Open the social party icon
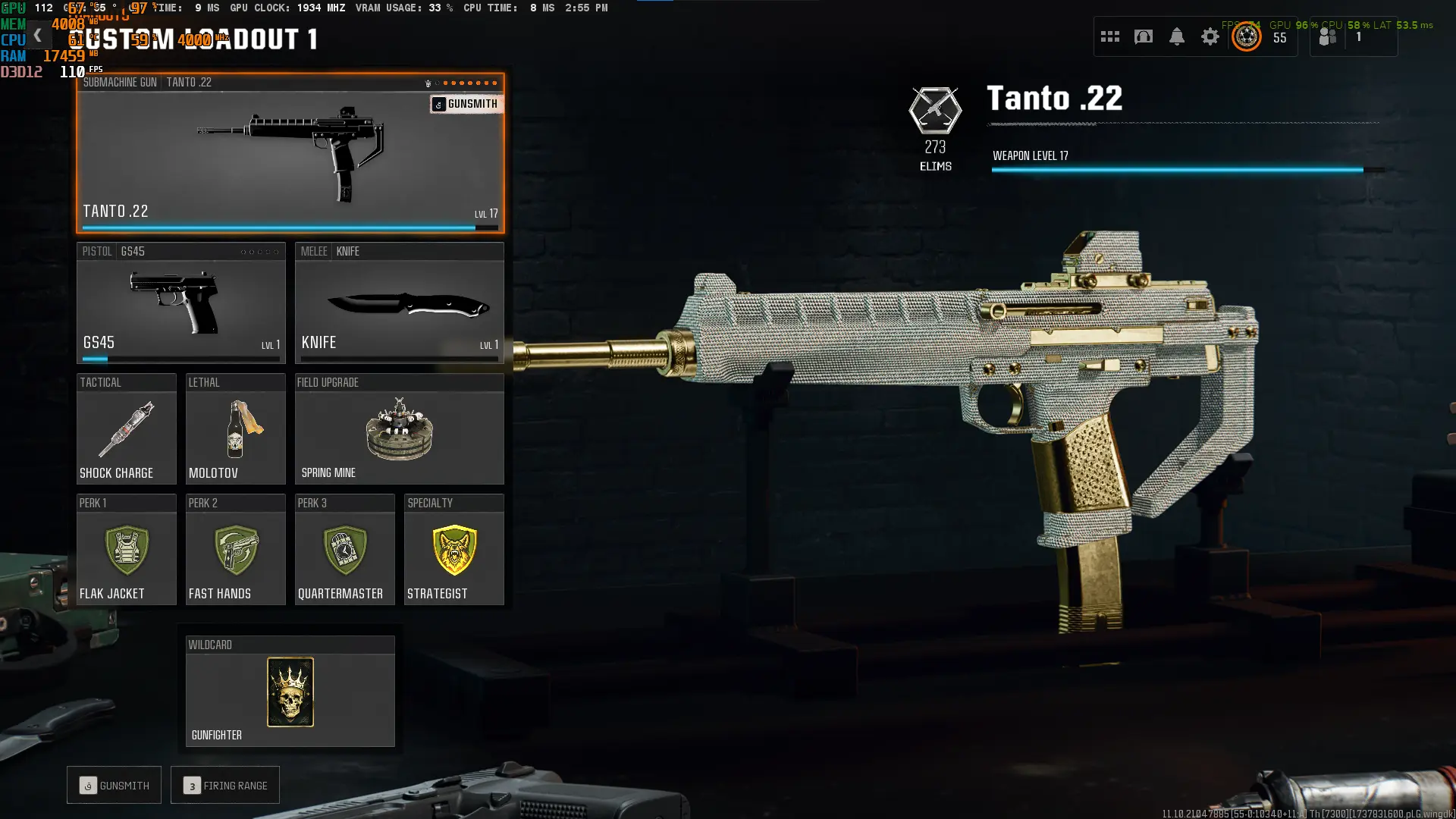 click(x=1327, y=36)
